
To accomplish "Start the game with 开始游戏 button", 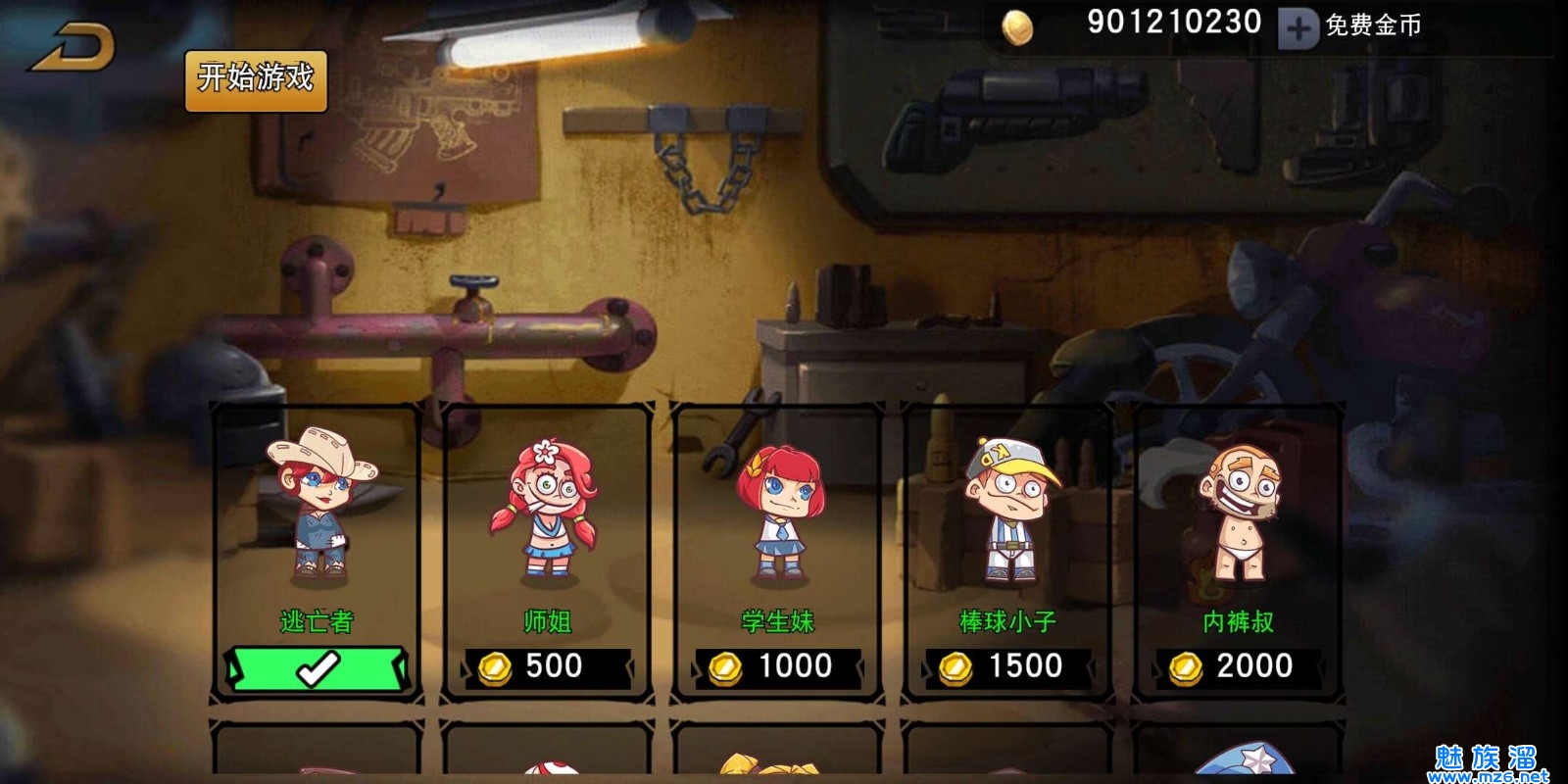I will [x=256, y=80].
